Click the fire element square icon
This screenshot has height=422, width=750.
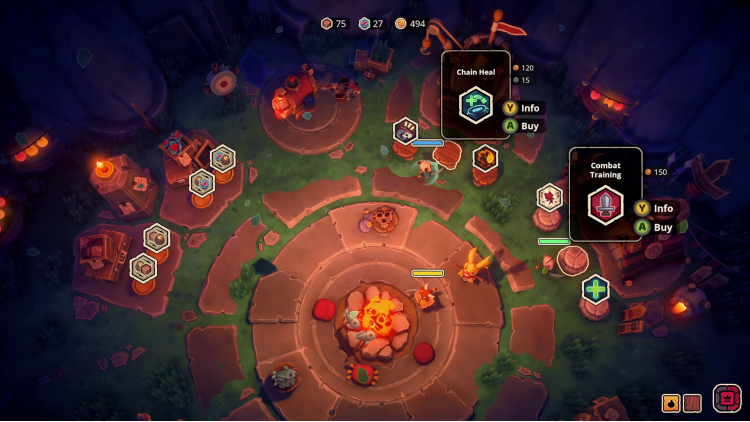click(671, 403)
